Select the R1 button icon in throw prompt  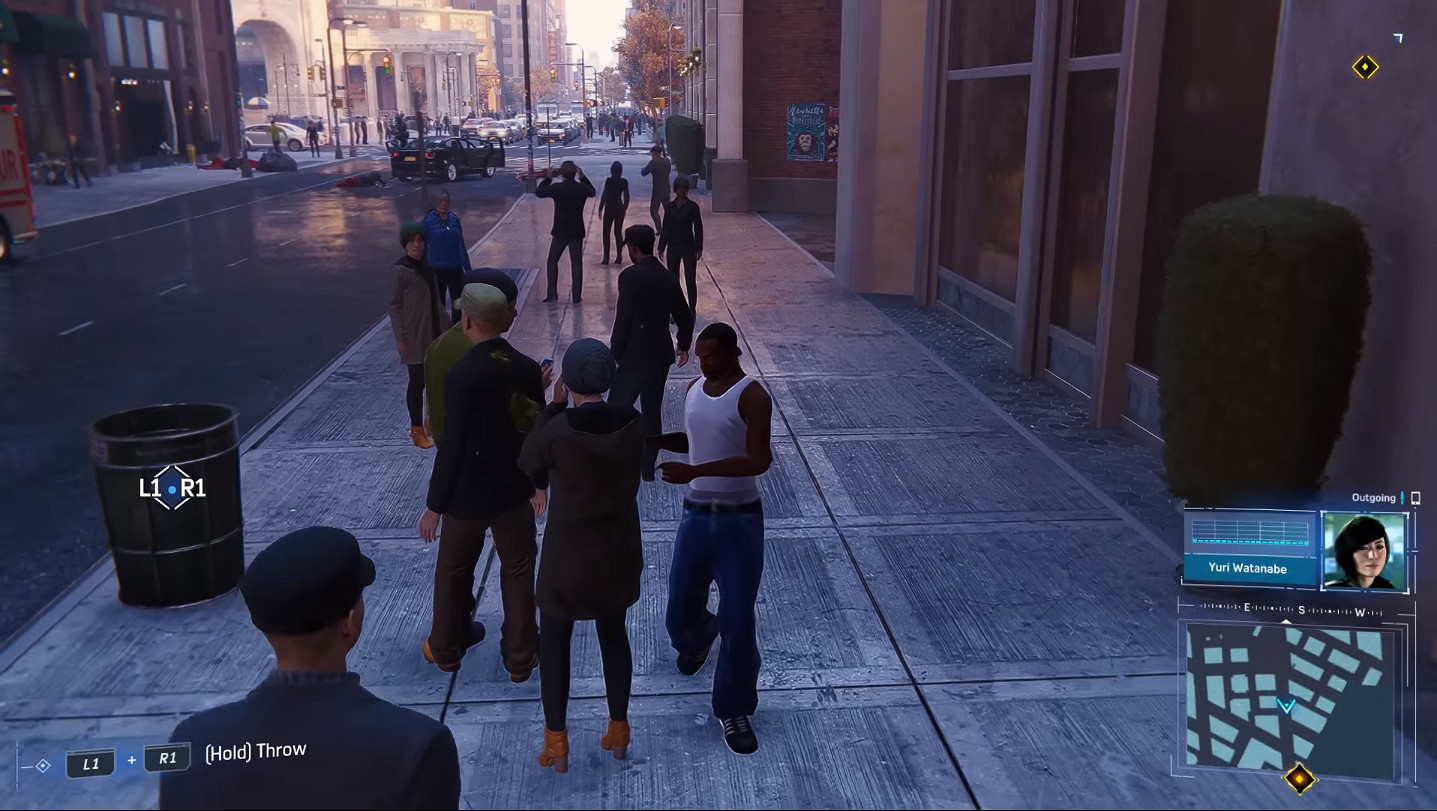tap(166, 757)
